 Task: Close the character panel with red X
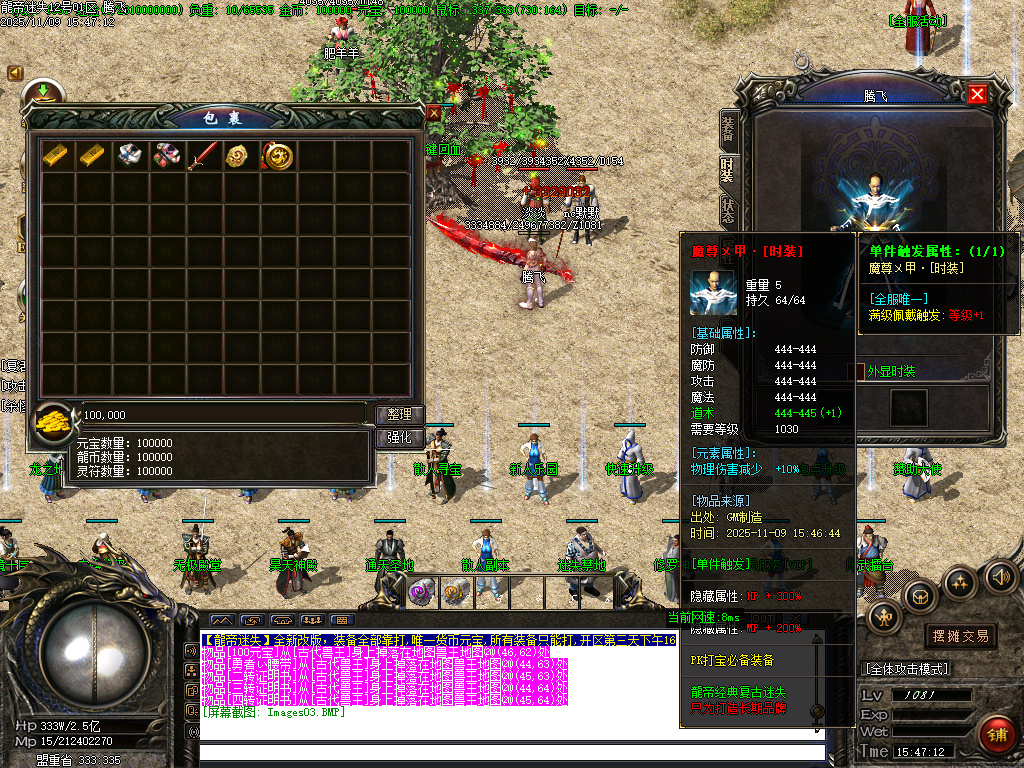[x=977, y=94]
